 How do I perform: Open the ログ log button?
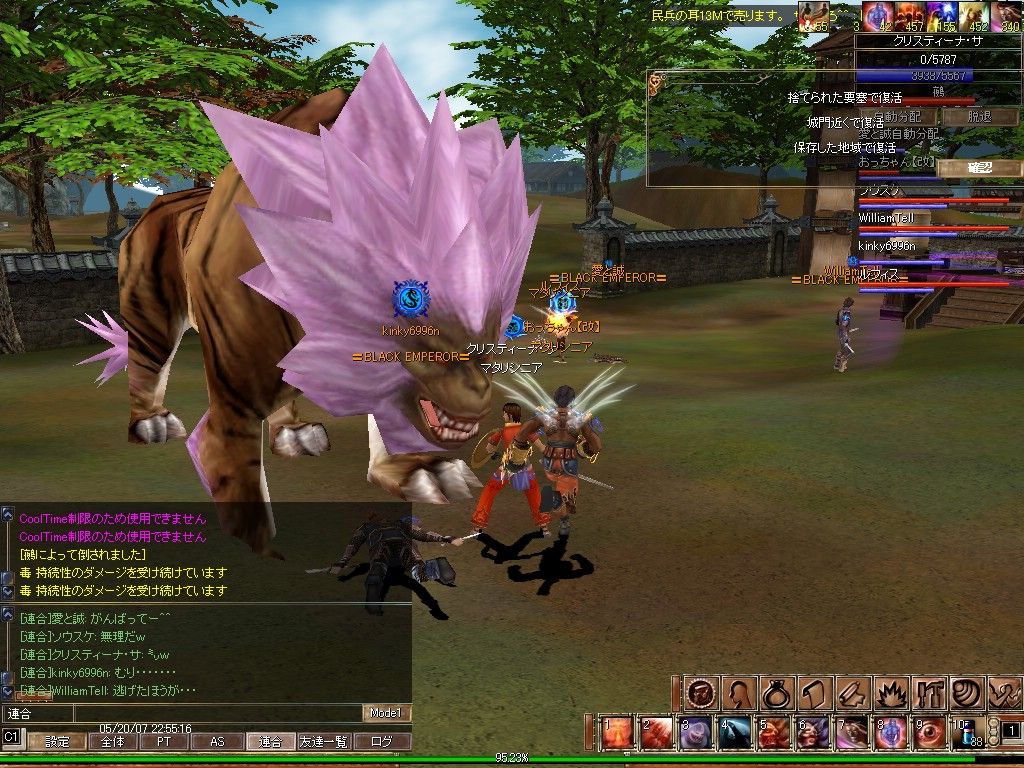point(383,742)
